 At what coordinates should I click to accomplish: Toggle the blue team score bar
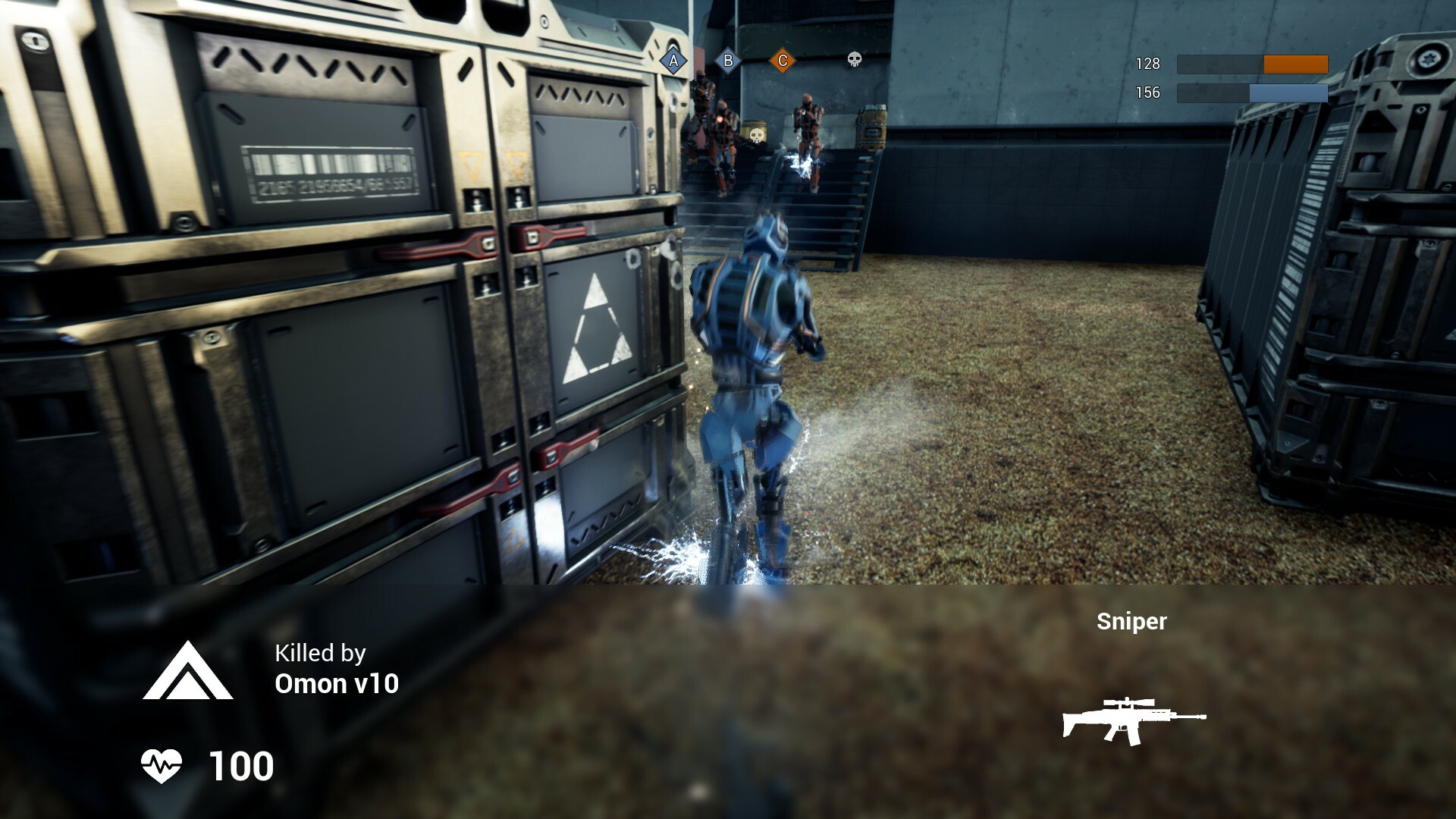(1252, 93)
